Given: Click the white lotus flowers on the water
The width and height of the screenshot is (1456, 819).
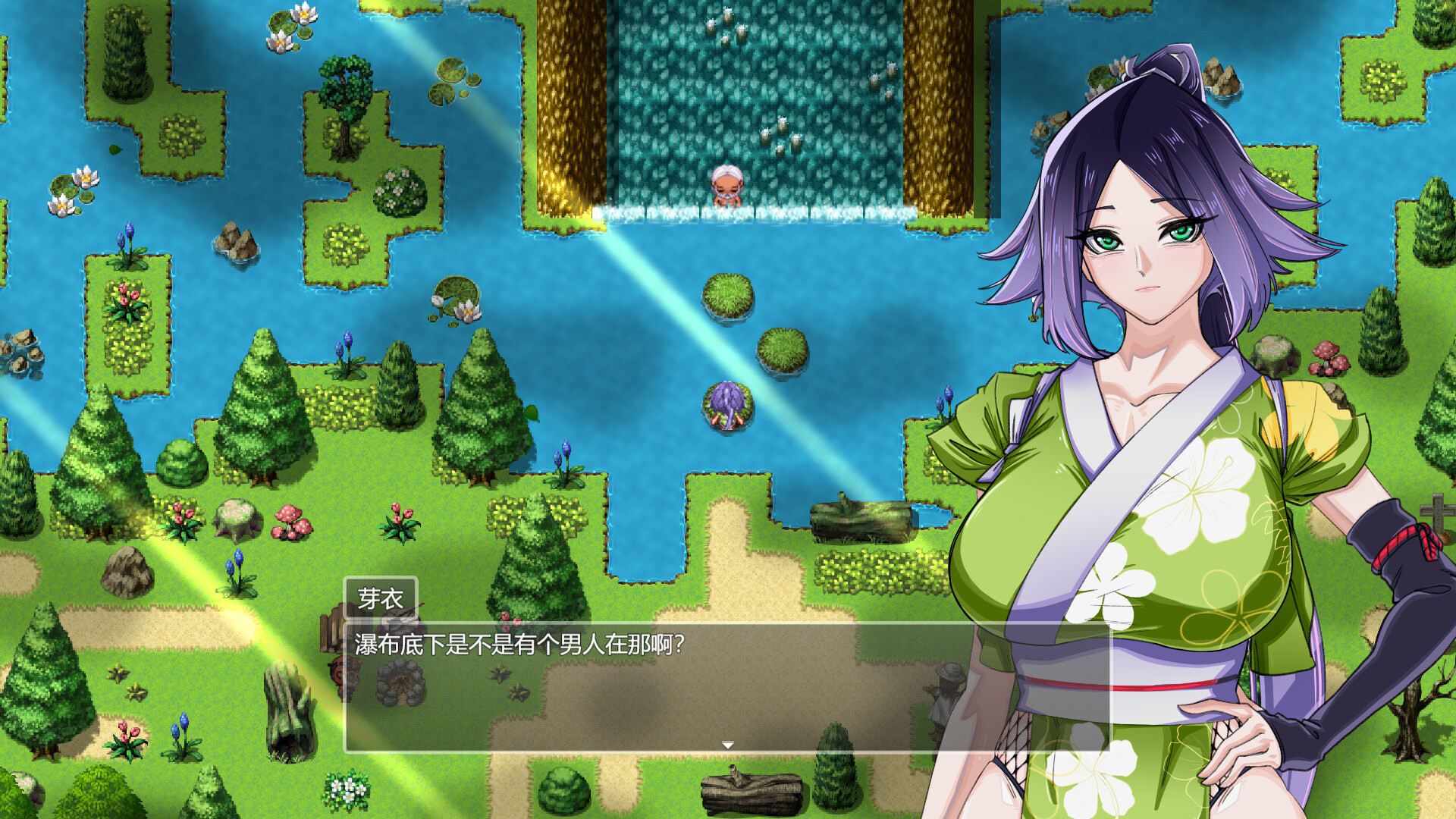Looking at the screenshot, I should click(x=292, y=30).
